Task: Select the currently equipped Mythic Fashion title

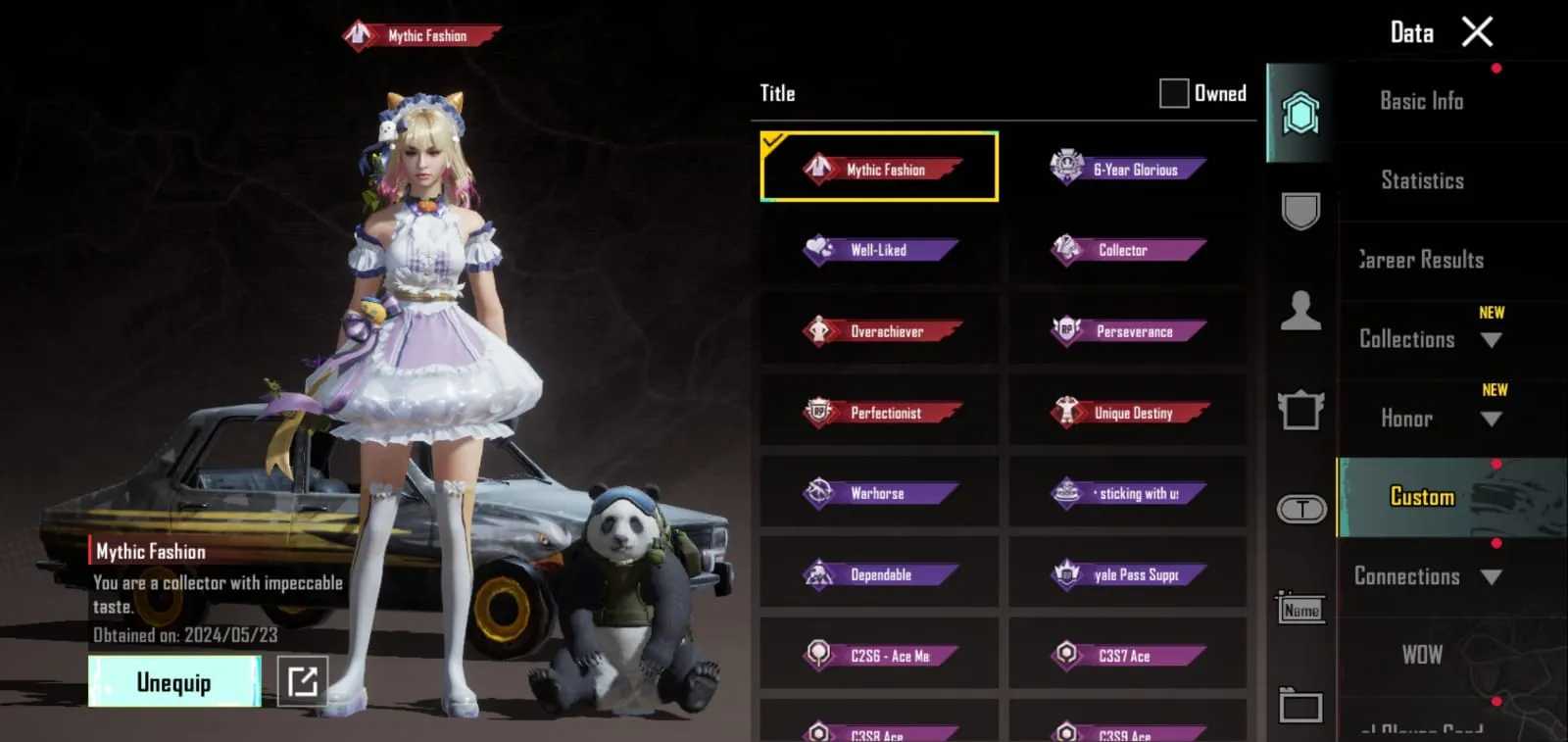Action: pos(879,168)
